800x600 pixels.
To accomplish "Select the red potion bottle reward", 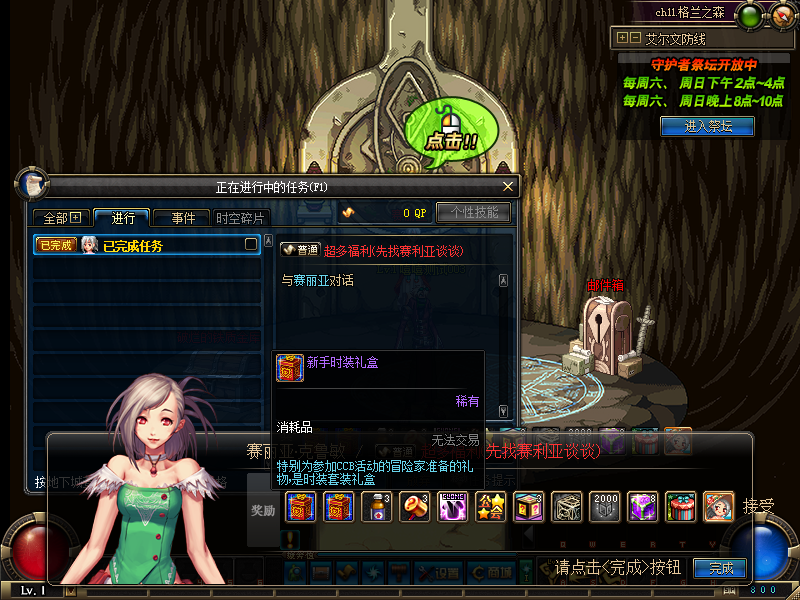I will tap(379, 507).
